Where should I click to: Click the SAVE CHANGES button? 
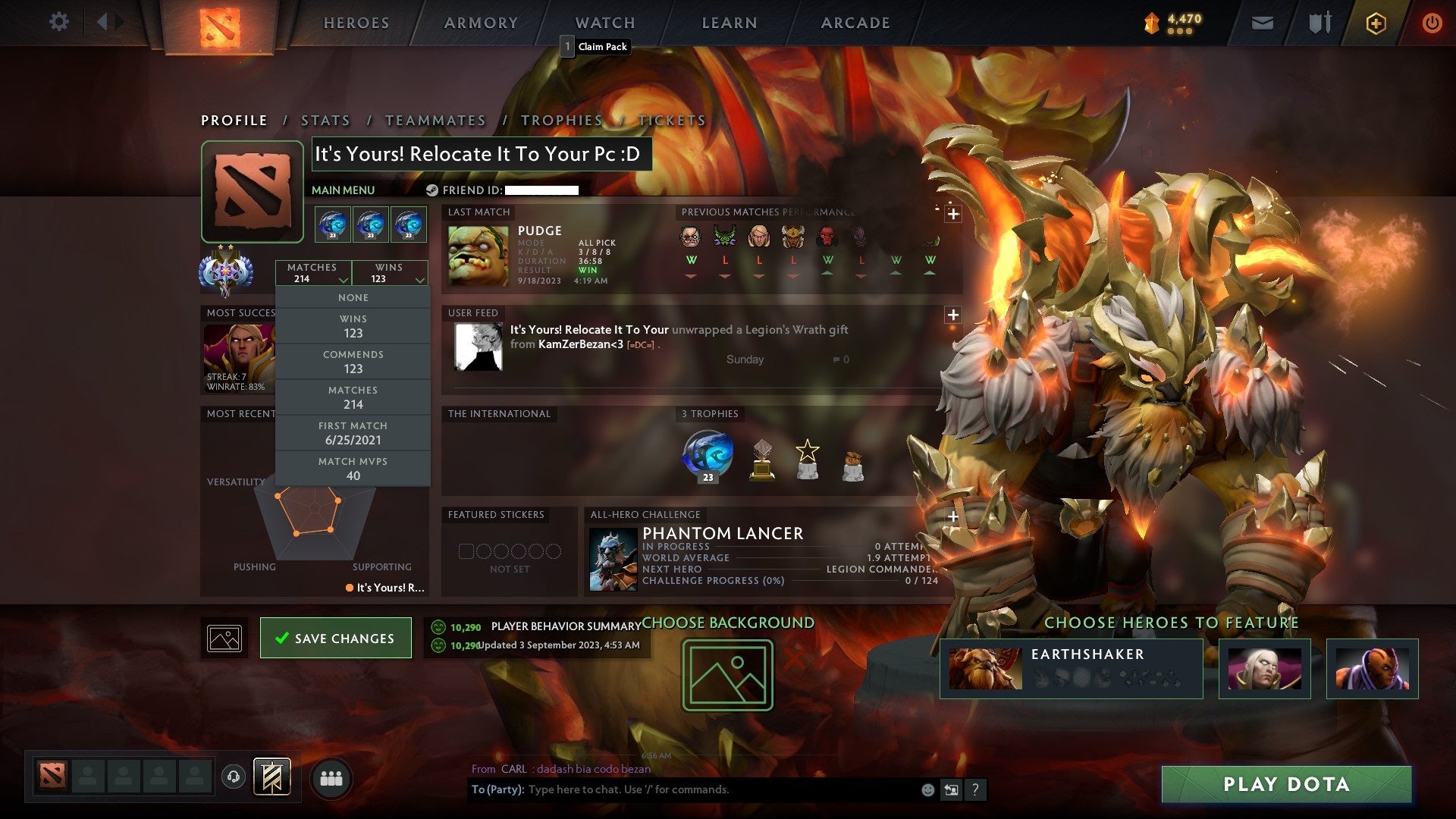pyautogui.click(x=335, y=638)
